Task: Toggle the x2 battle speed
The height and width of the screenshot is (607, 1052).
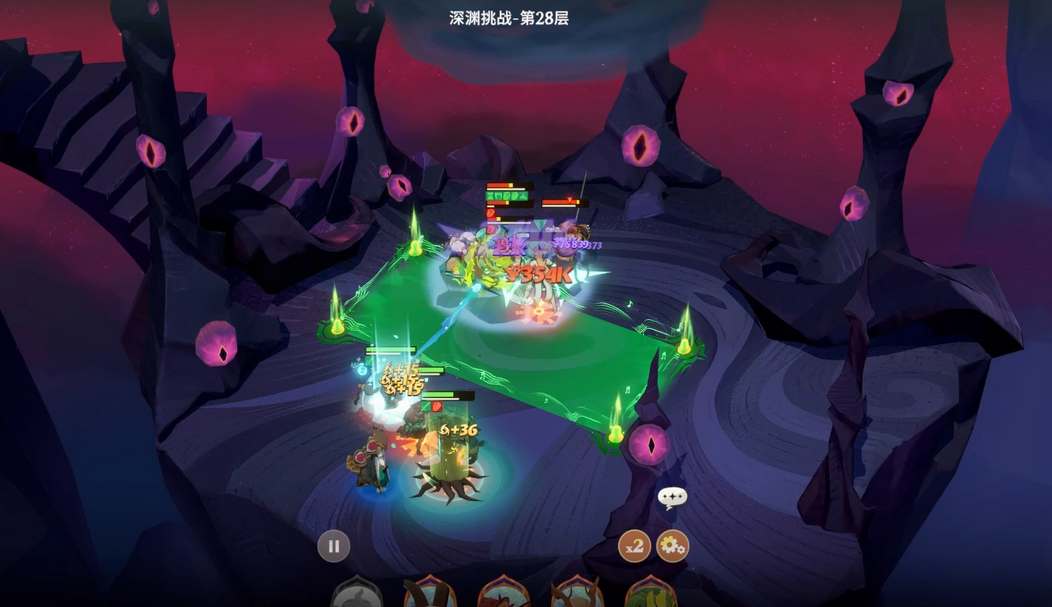Action: pos(634,546)
